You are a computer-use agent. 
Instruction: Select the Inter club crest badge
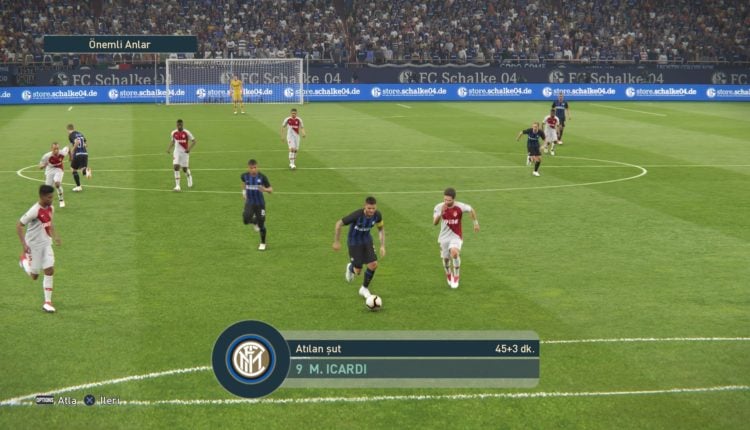pos(250,359)
